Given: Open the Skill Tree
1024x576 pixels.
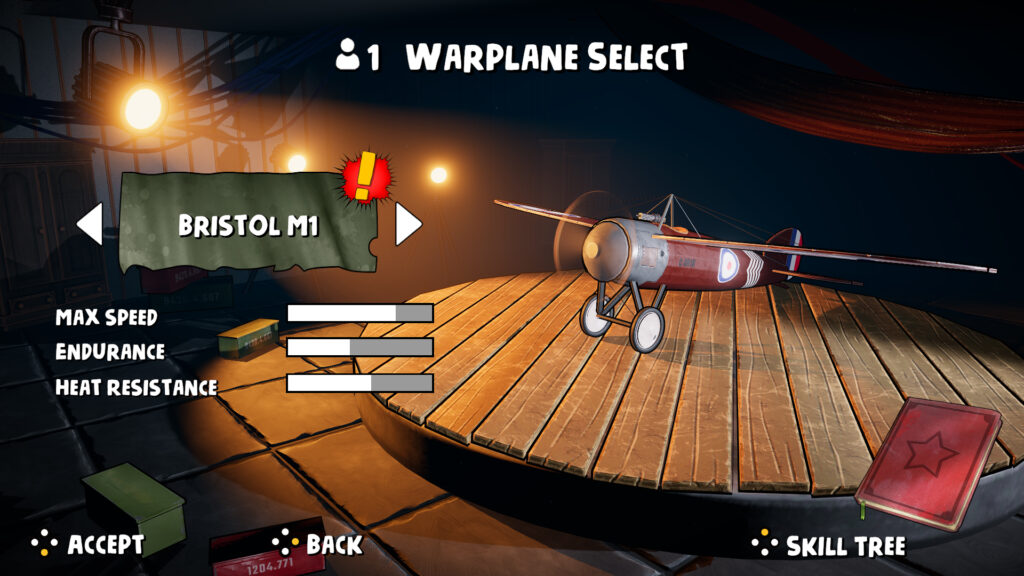Looking at the screenshot, I should click(828, 545).
